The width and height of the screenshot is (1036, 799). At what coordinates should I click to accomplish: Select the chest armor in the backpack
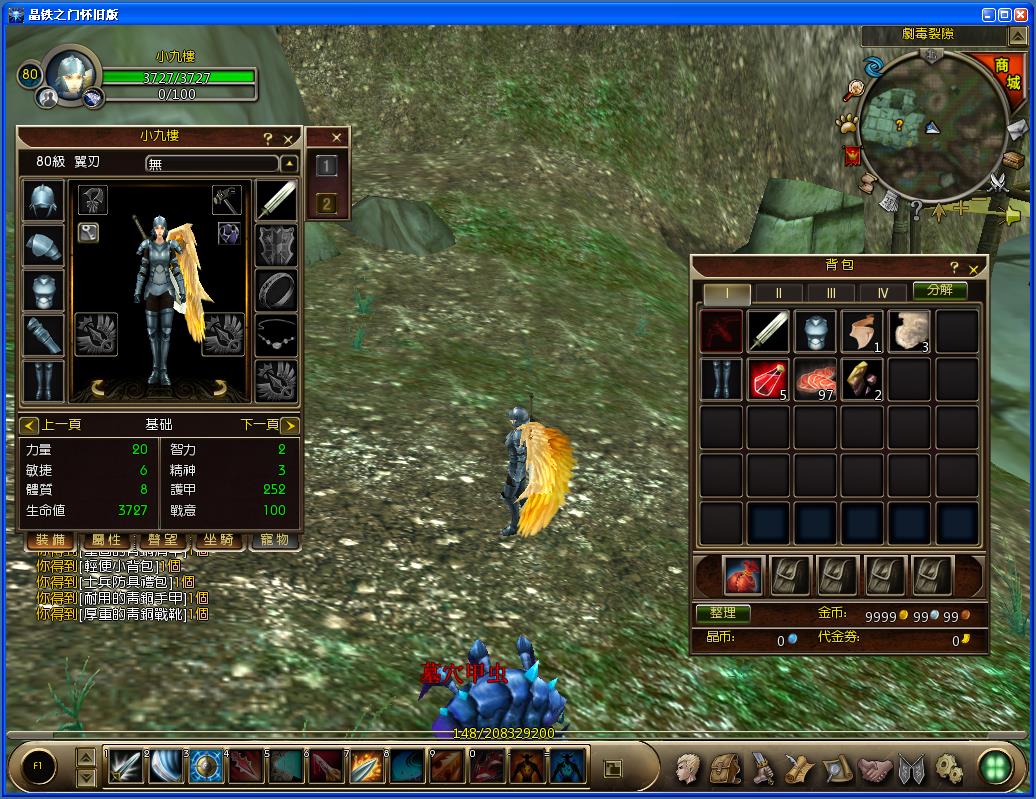[815, 331]
